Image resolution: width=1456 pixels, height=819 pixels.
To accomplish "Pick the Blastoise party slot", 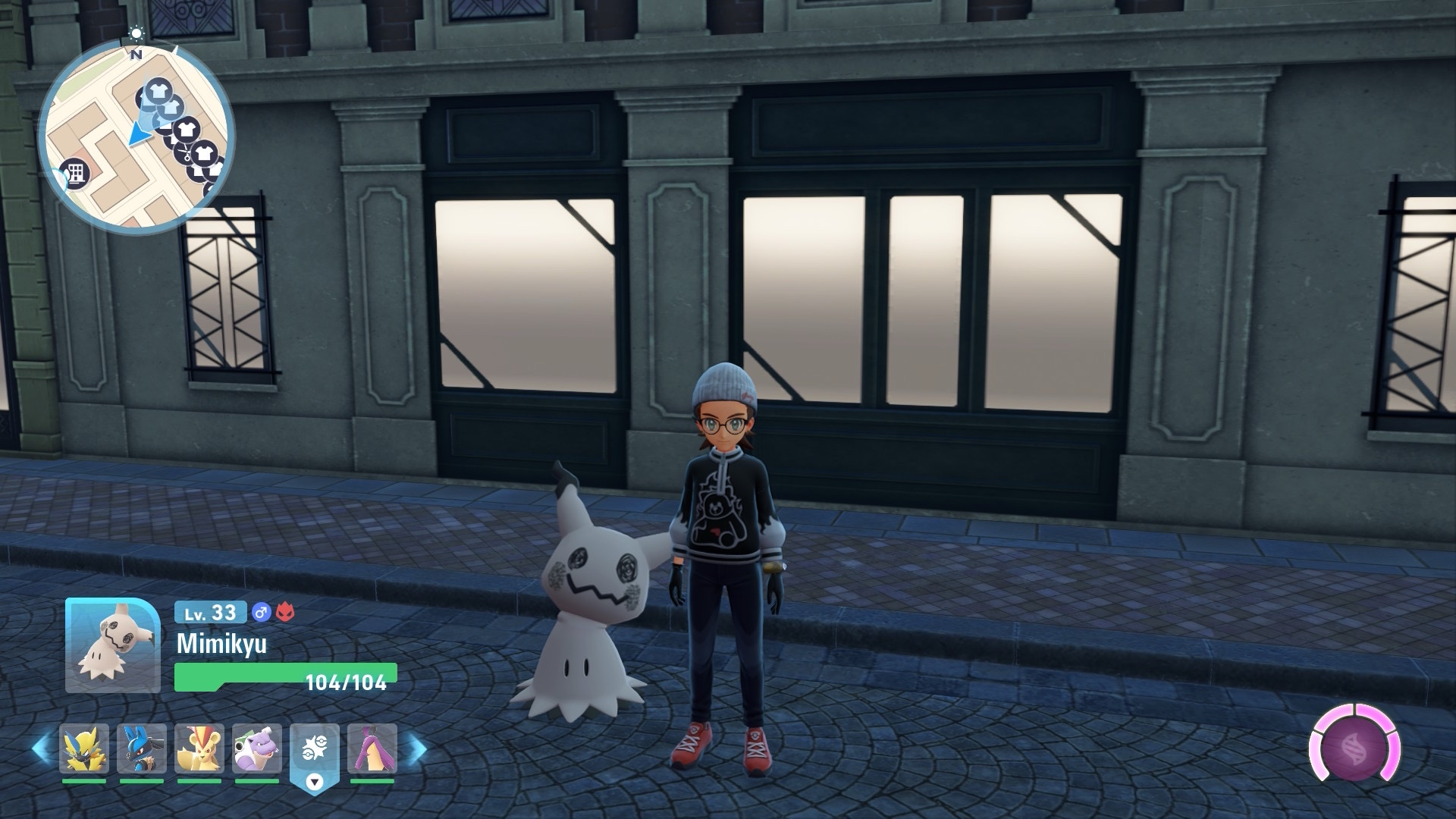I will pos(257,749).
